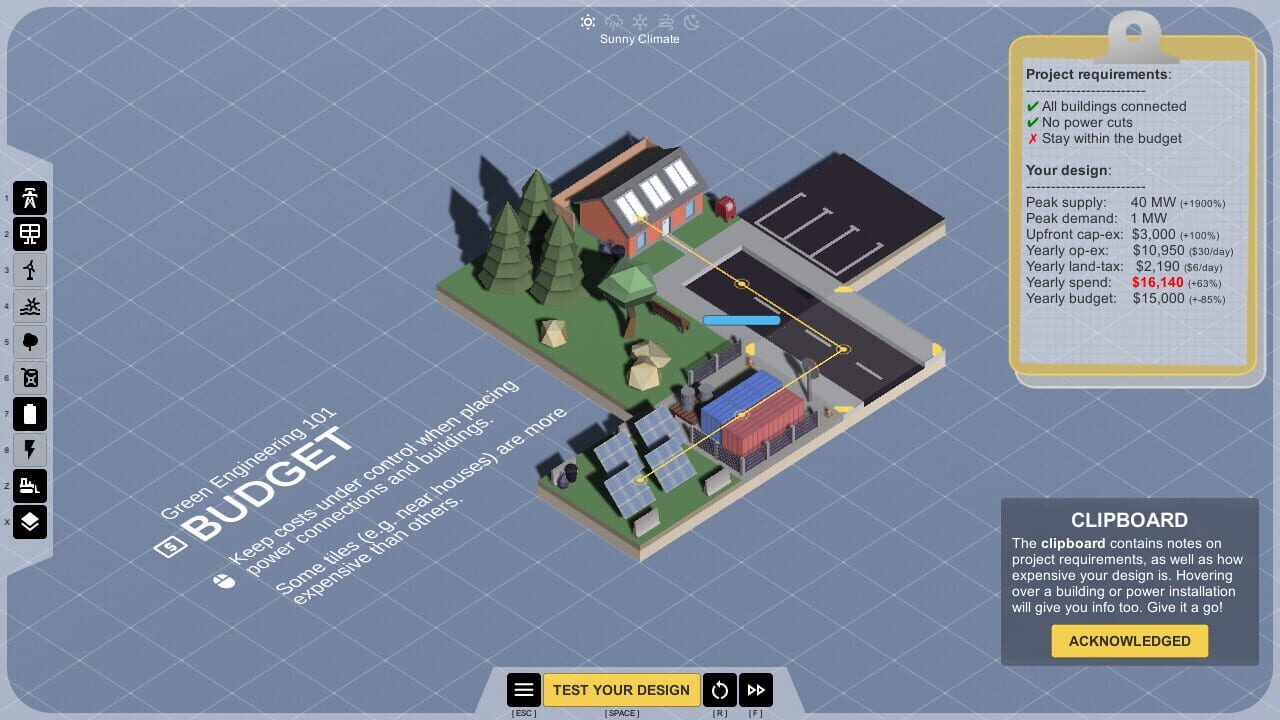This screenshot has height=720, width=1280.
Task: Open the ESC hamburger menu
Action: pos(524,689)
